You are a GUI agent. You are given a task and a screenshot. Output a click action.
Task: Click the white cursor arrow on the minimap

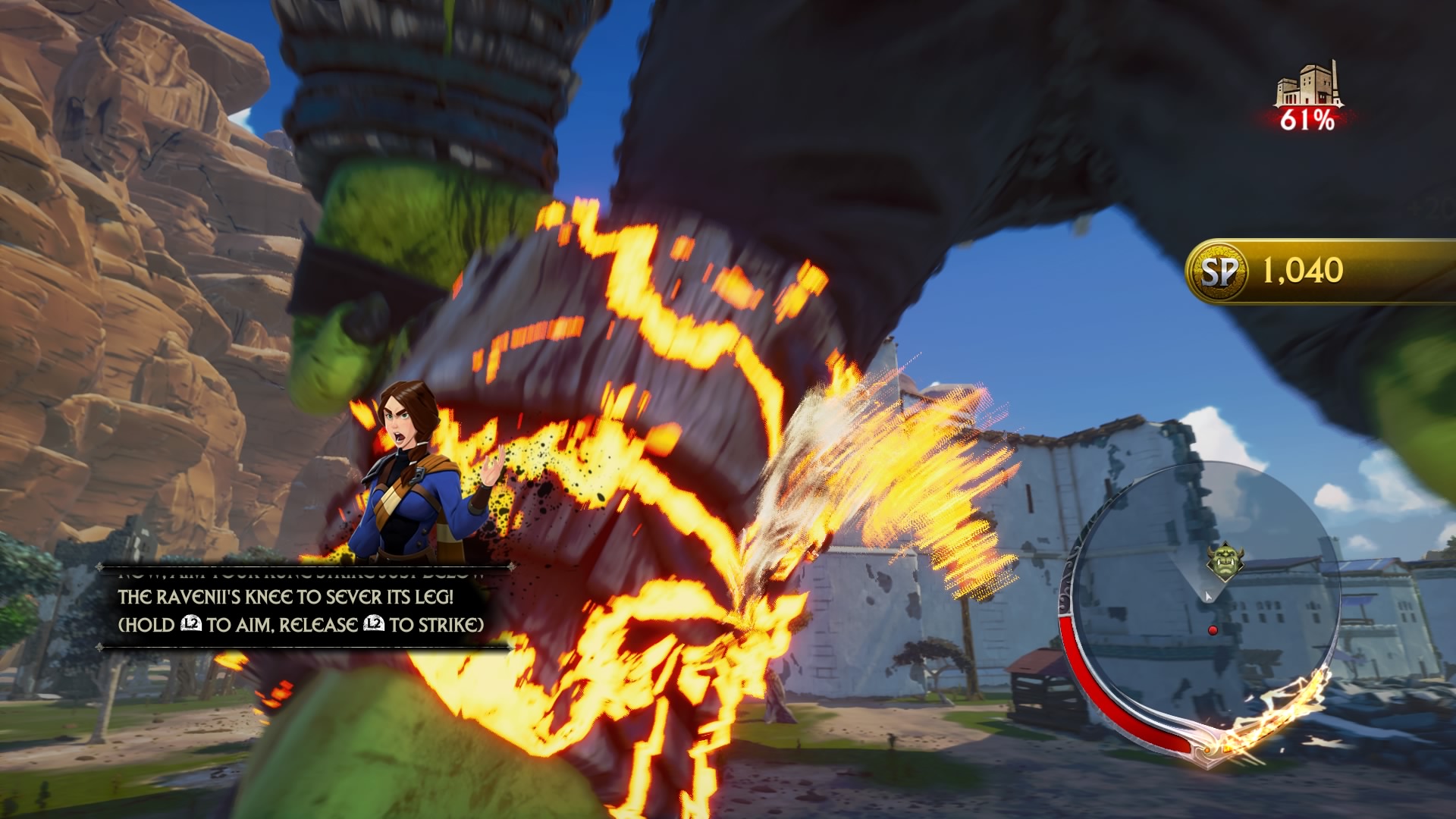(1207, 595)
